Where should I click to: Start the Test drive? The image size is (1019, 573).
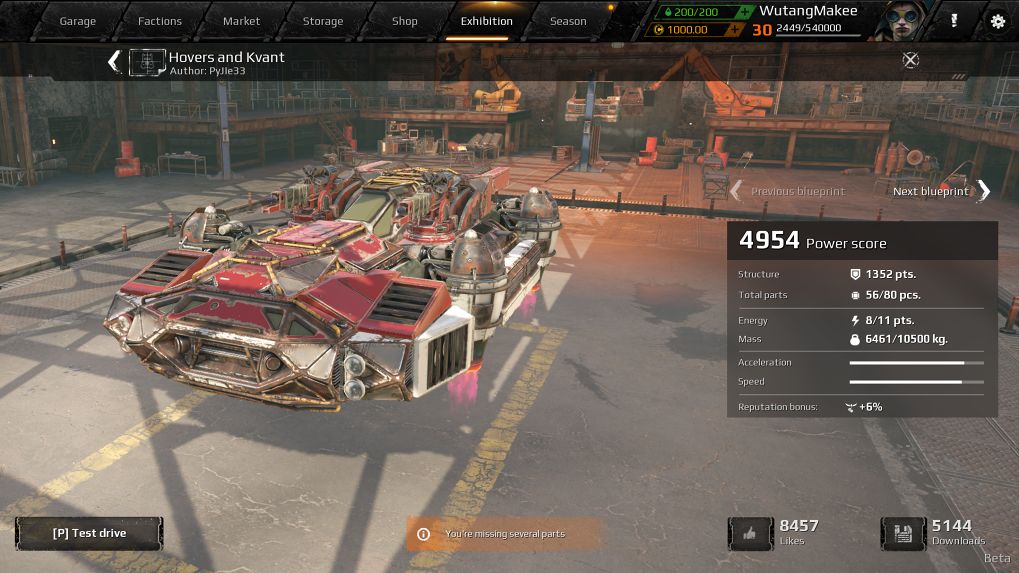[x=89, y=533]
